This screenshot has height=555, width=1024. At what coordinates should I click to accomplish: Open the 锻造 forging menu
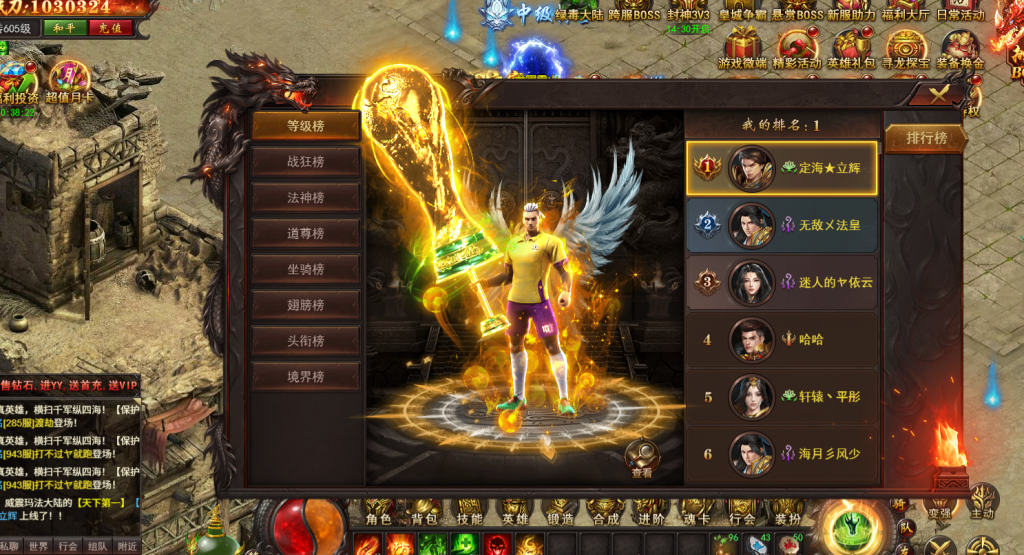pyautogui.click(x=560, y=517)
